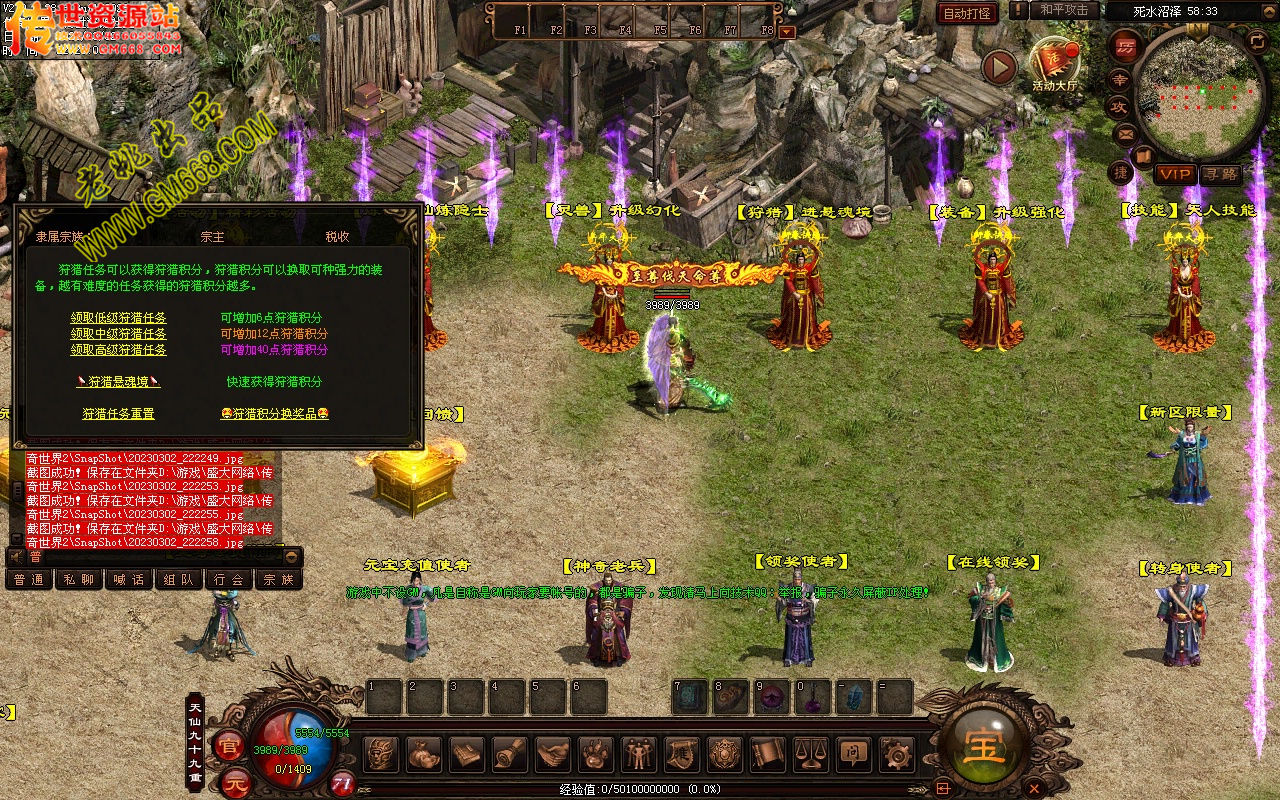Open the 宝 treasure orb
1280x800 pixels.
click(984, 745)
